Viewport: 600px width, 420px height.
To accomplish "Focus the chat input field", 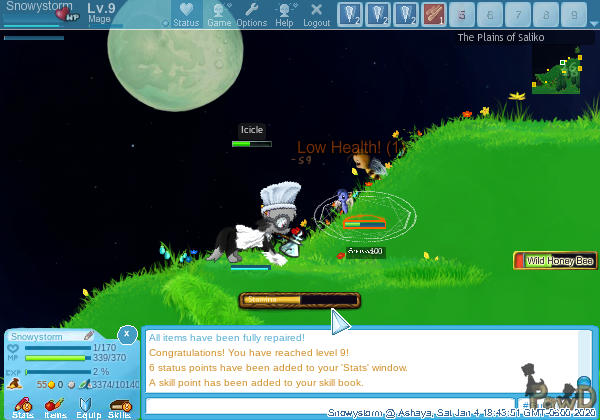I will (x=330, y=406).
